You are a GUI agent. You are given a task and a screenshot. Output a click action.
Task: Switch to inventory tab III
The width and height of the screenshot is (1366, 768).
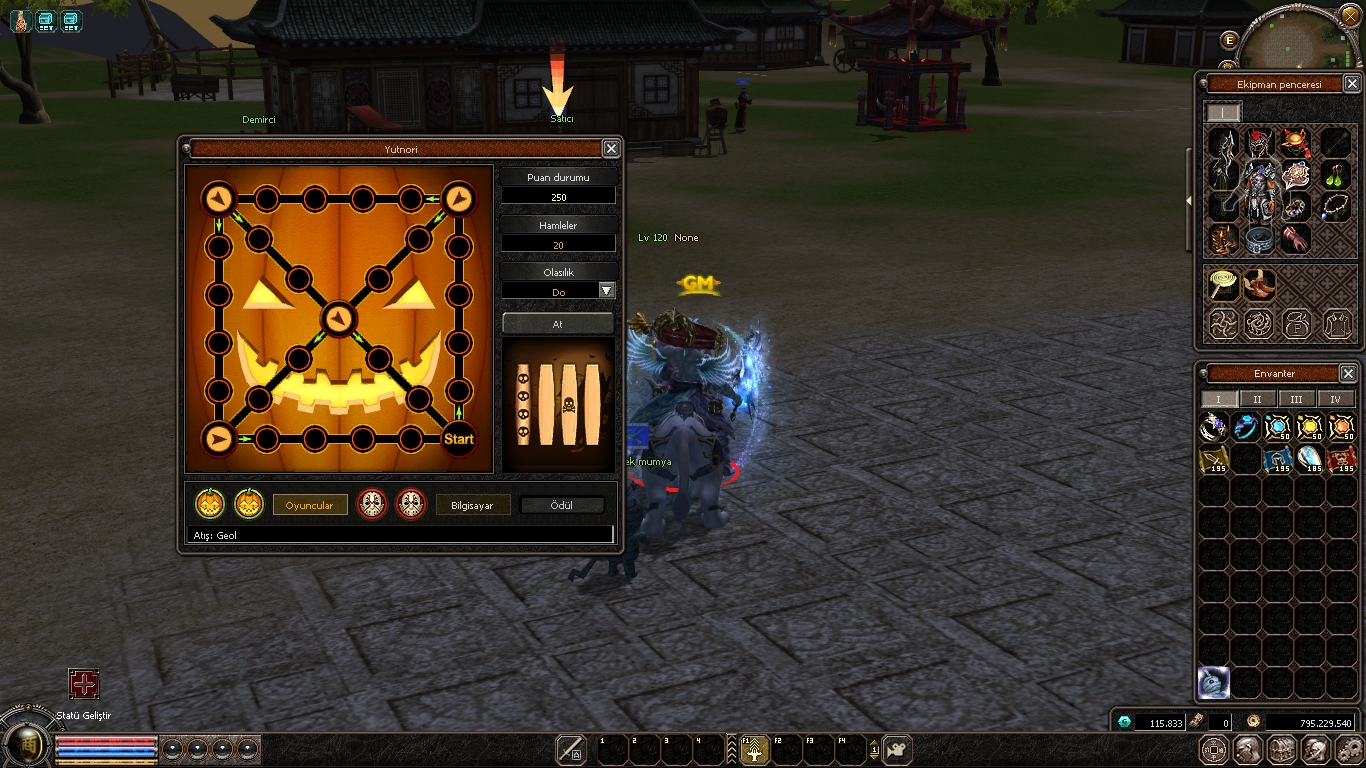tap(1296, 399)
